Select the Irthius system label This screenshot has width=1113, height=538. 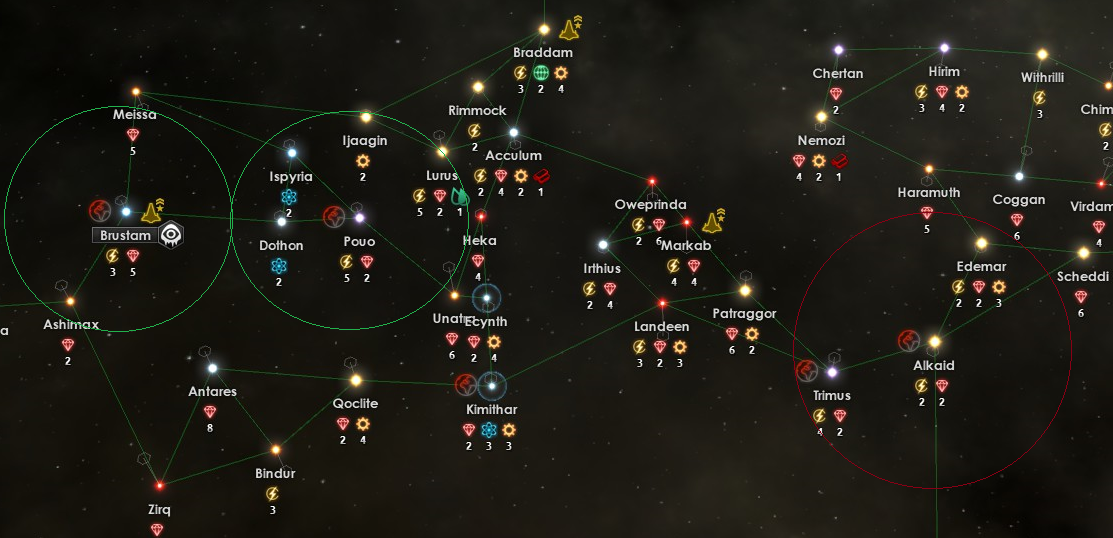(x=602, y=268)
